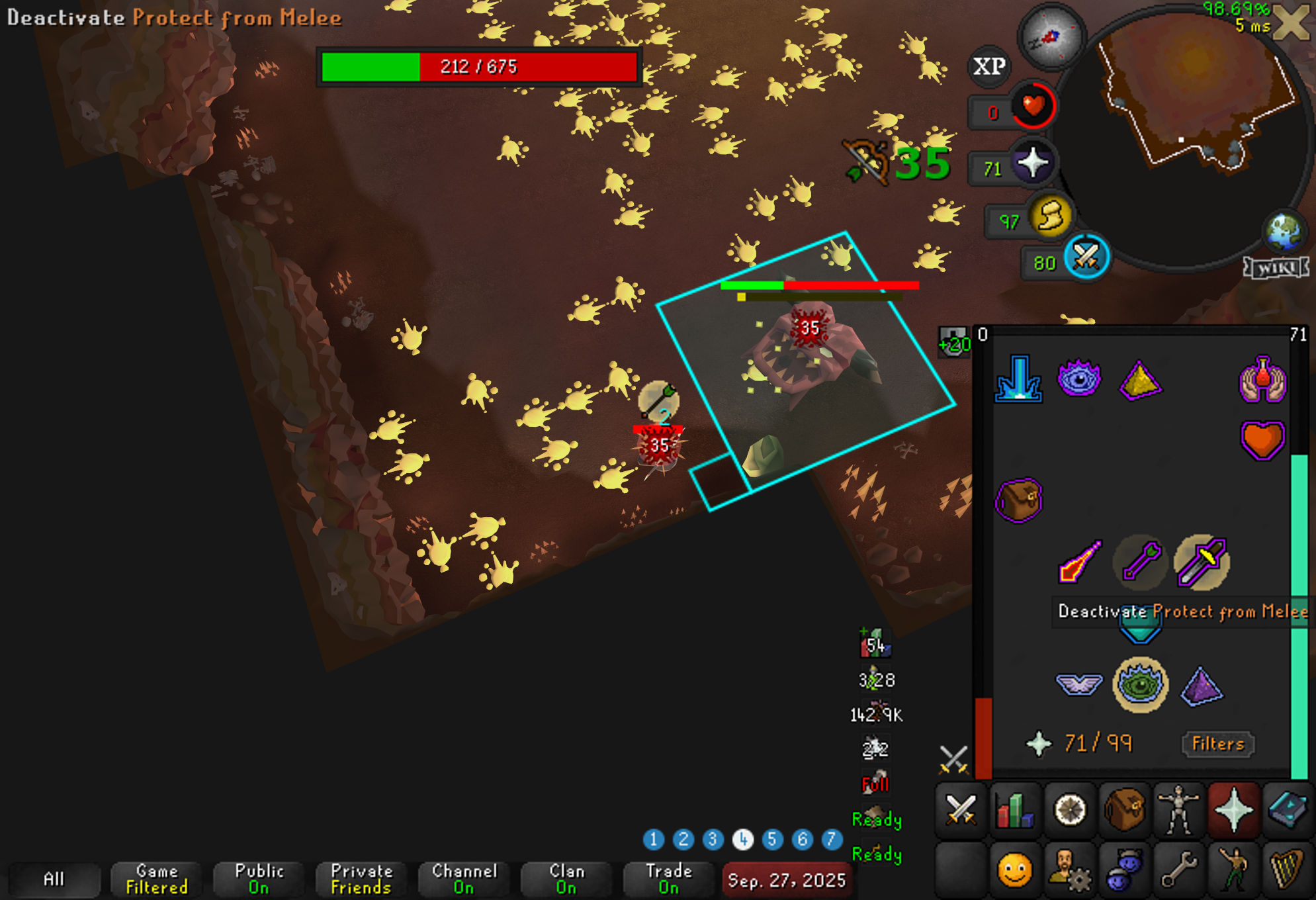This screenshot has width=1316, height=900.
Task: Toggle quick prayers via the prayer orb
Action: pos(1032,163)
